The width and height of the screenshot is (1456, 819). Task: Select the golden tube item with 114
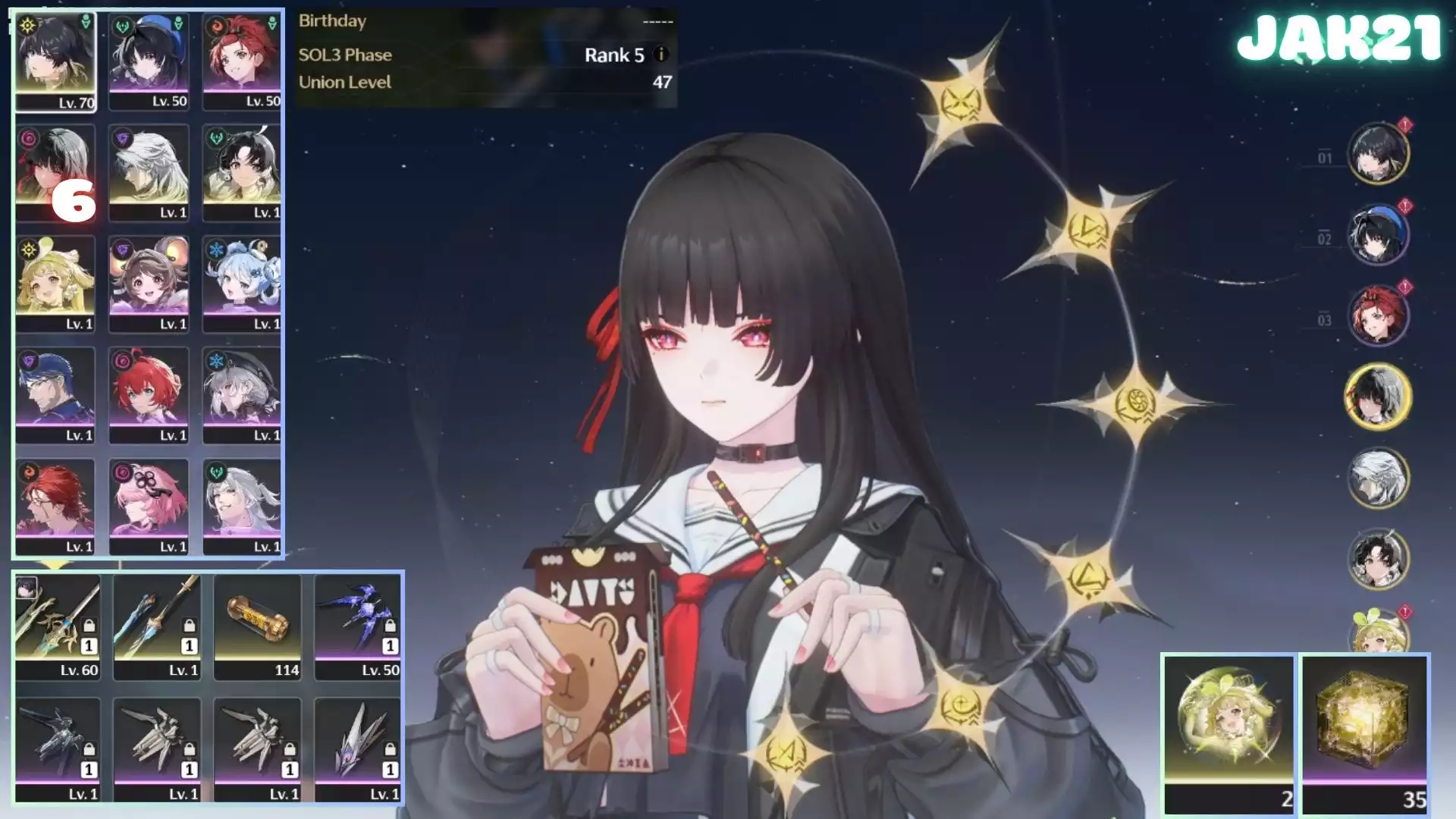(258, 626)
